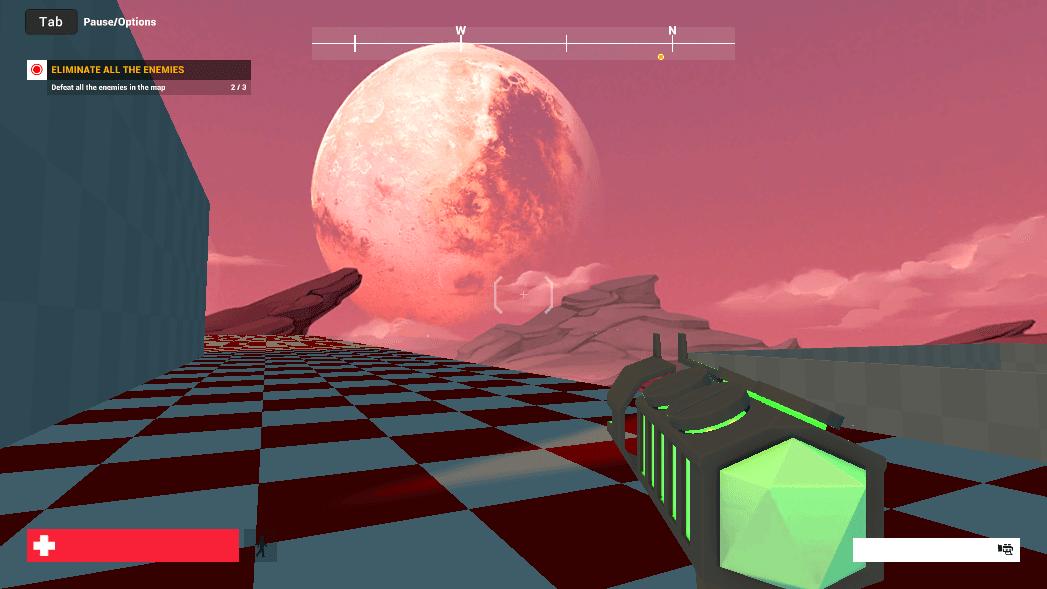Click the standing figure stance icon
Viewport: 1047px width, 589px height.
point(261,546)
